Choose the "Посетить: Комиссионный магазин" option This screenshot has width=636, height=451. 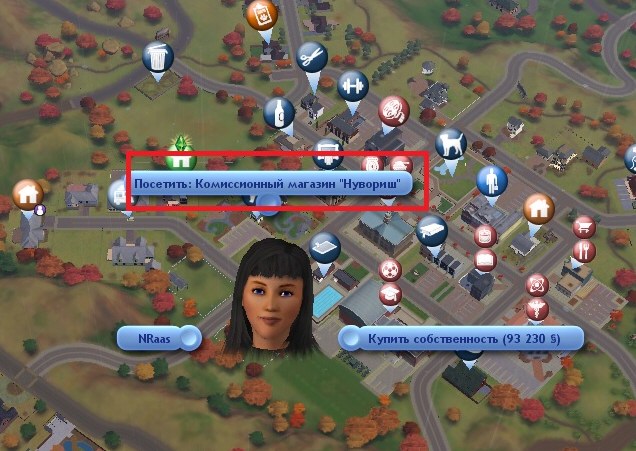coord(273,185)
